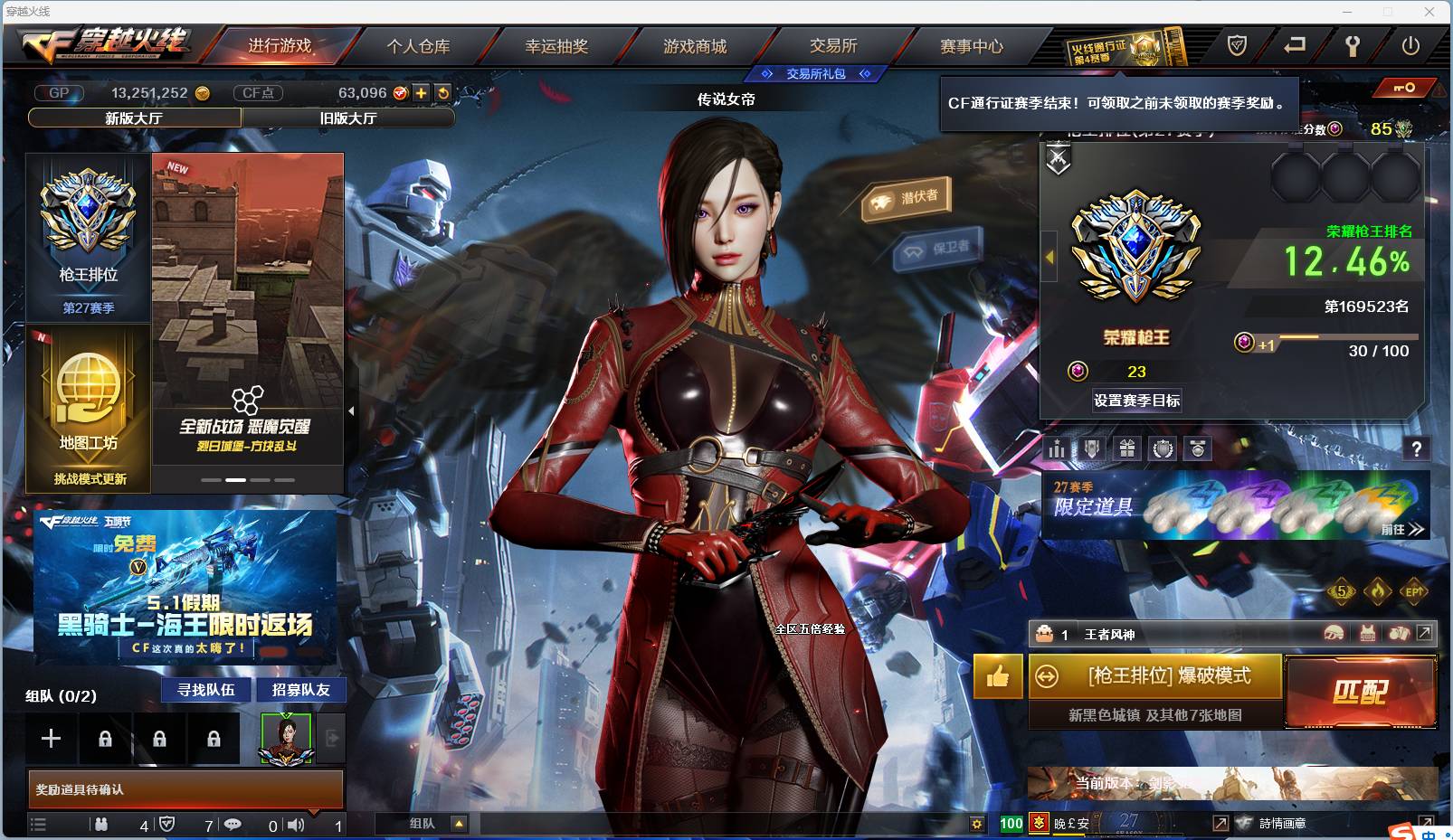Collapse the rank panel via left arrow
The width and height of the screenshot is (1453, 840).
click(x=1049, y=257)
